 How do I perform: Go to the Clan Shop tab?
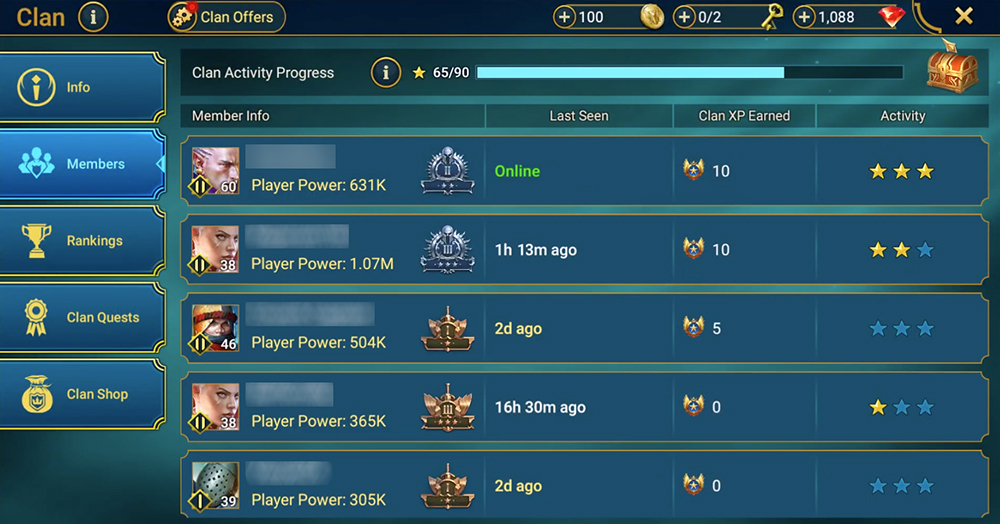tap(82, 394)
